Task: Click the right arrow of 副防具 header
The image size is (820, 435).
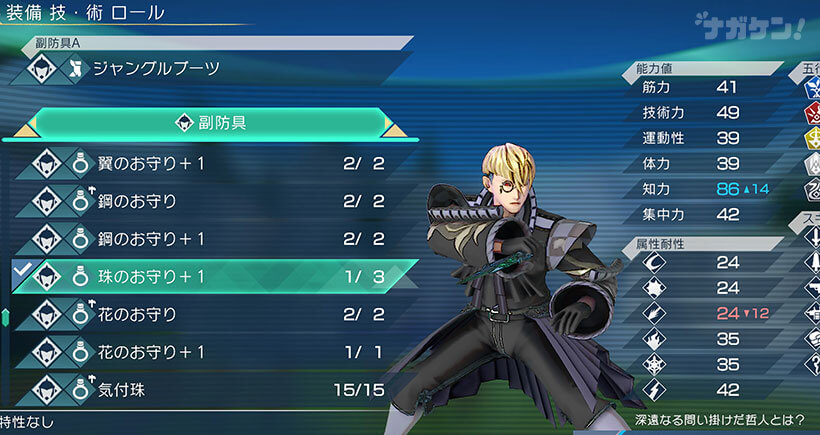Action: tap(394, 124)
